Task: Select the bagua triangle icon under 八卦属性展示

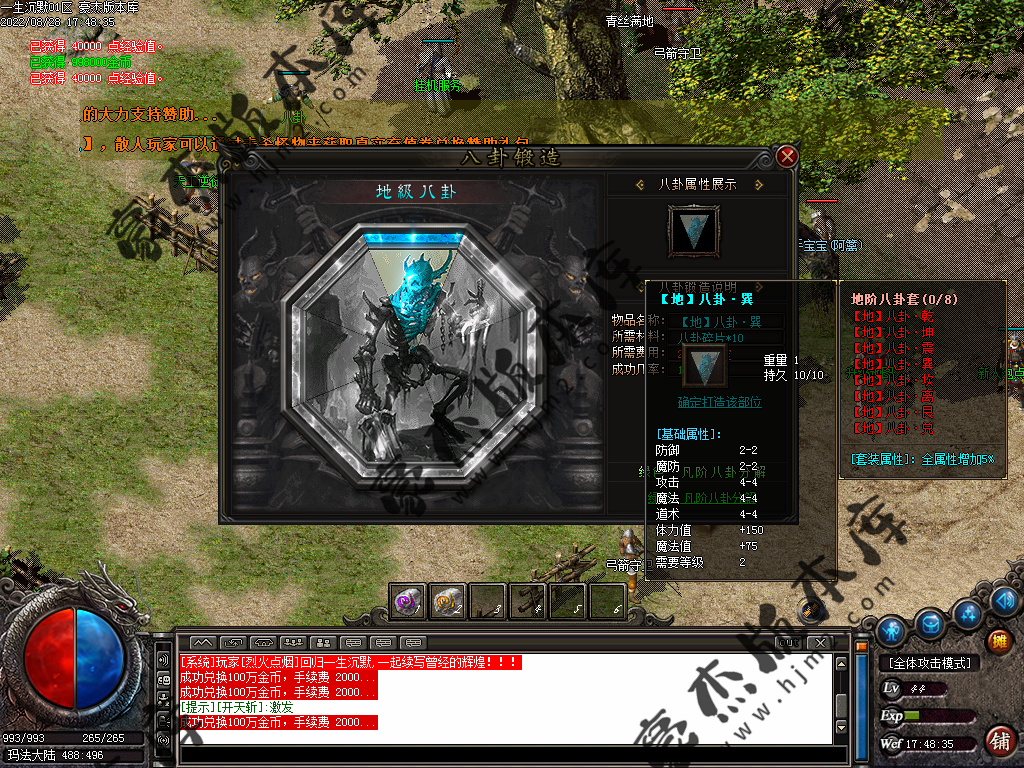Action: click(x=691, y=229)
